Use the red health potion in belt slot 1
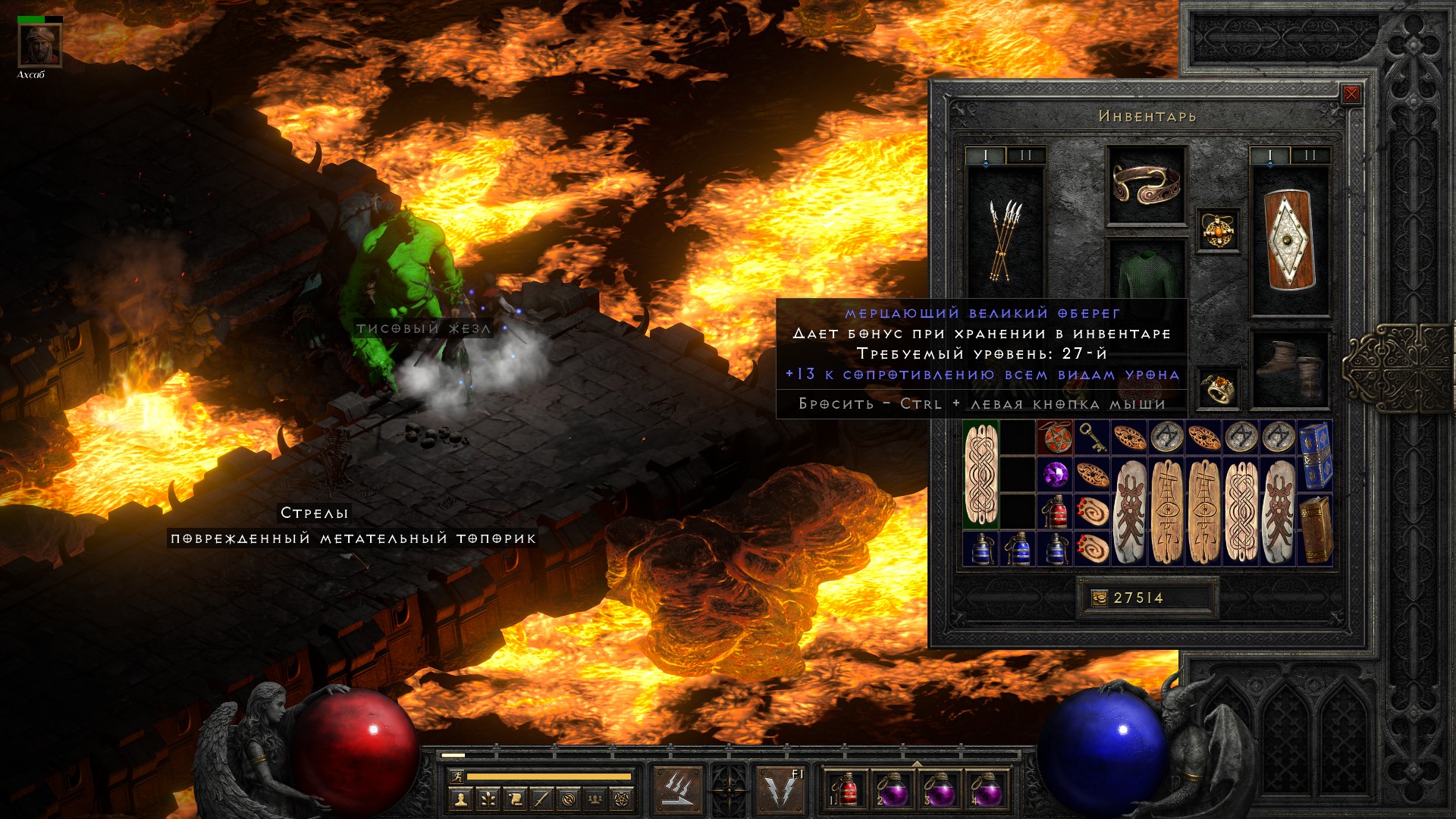This screenshot has height=819, width=1456. coord(846,790)
